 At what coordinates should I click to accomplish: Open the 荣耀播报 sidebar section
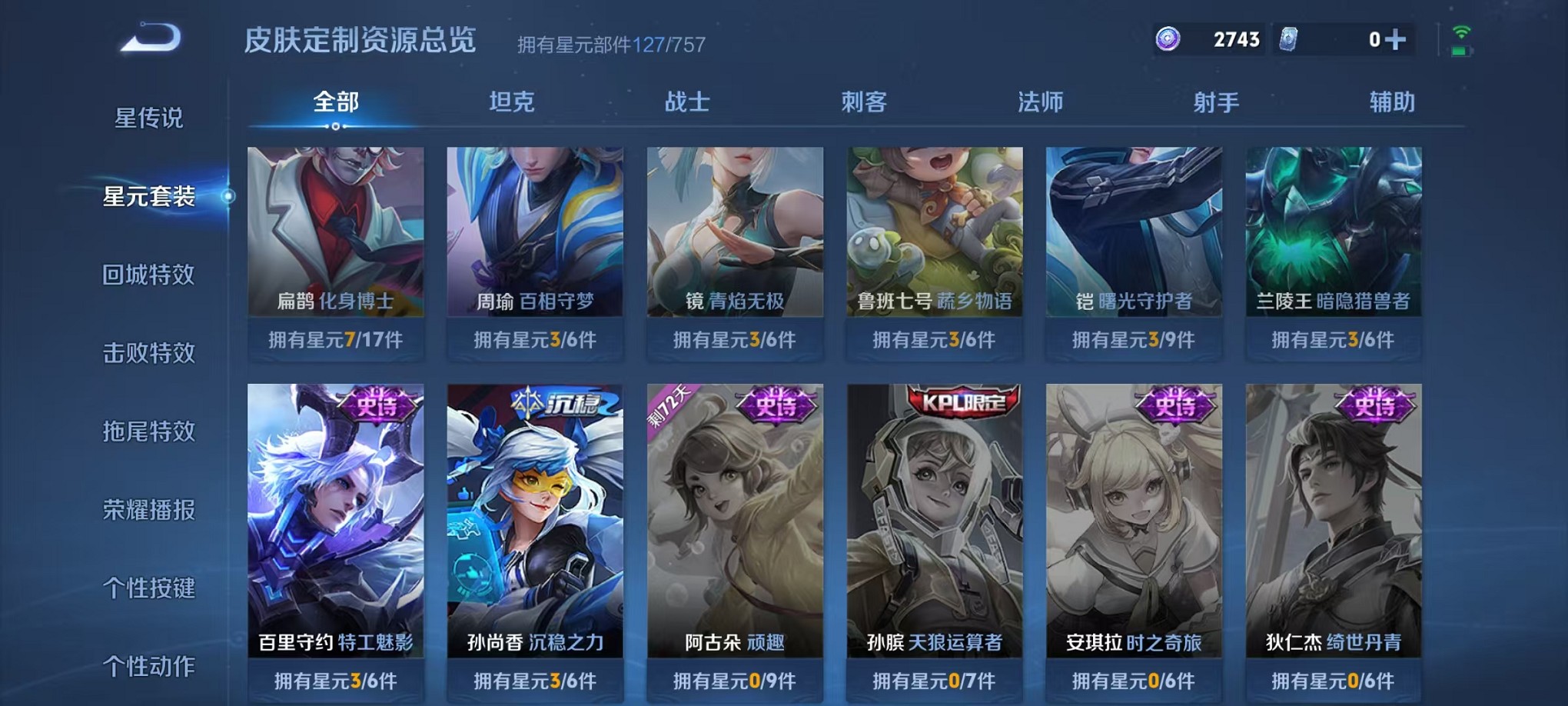coord(151,509)
